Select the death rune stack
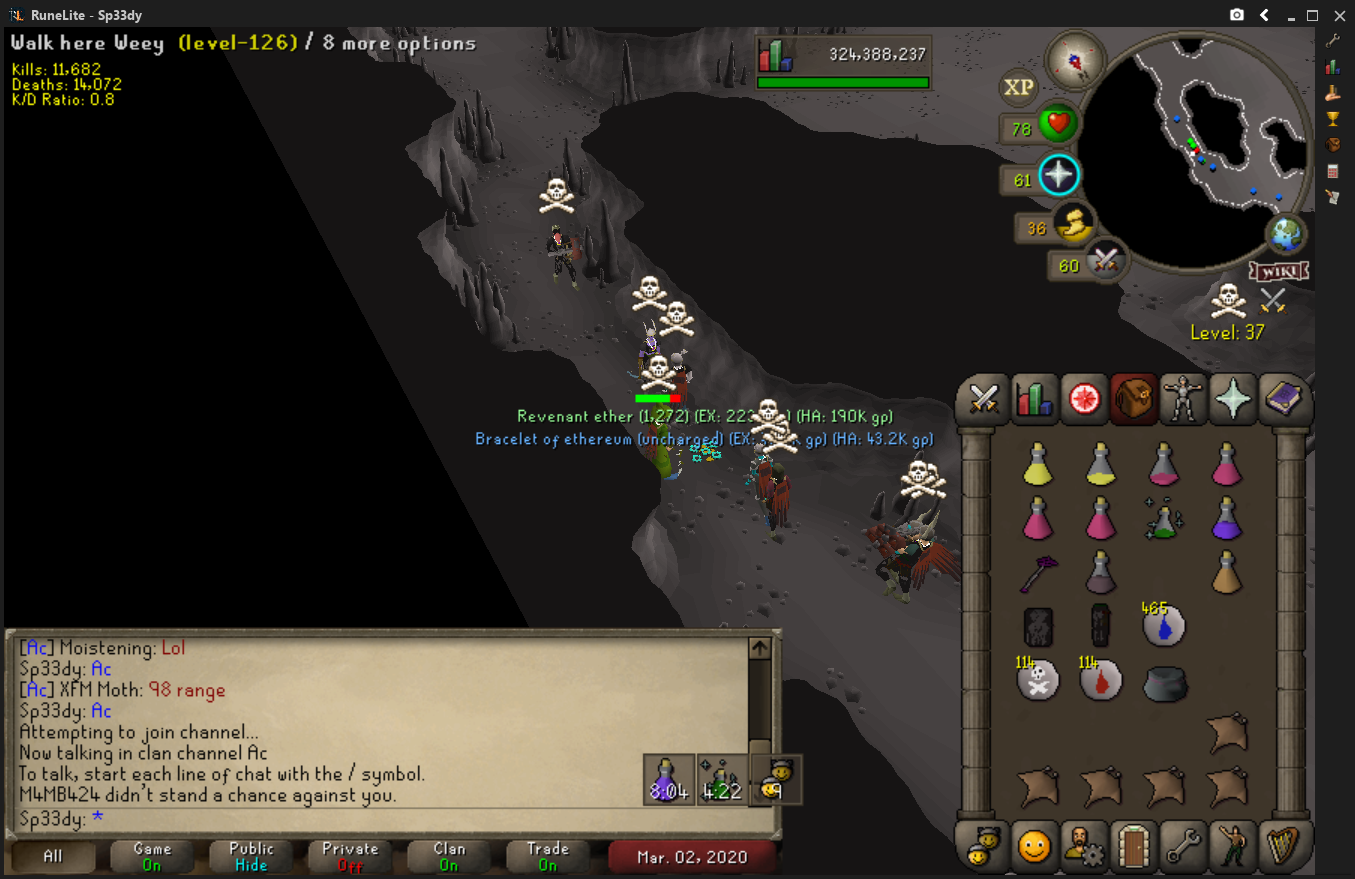The width and height of the screenshot is (1355, 879). tap(1038, 681)
